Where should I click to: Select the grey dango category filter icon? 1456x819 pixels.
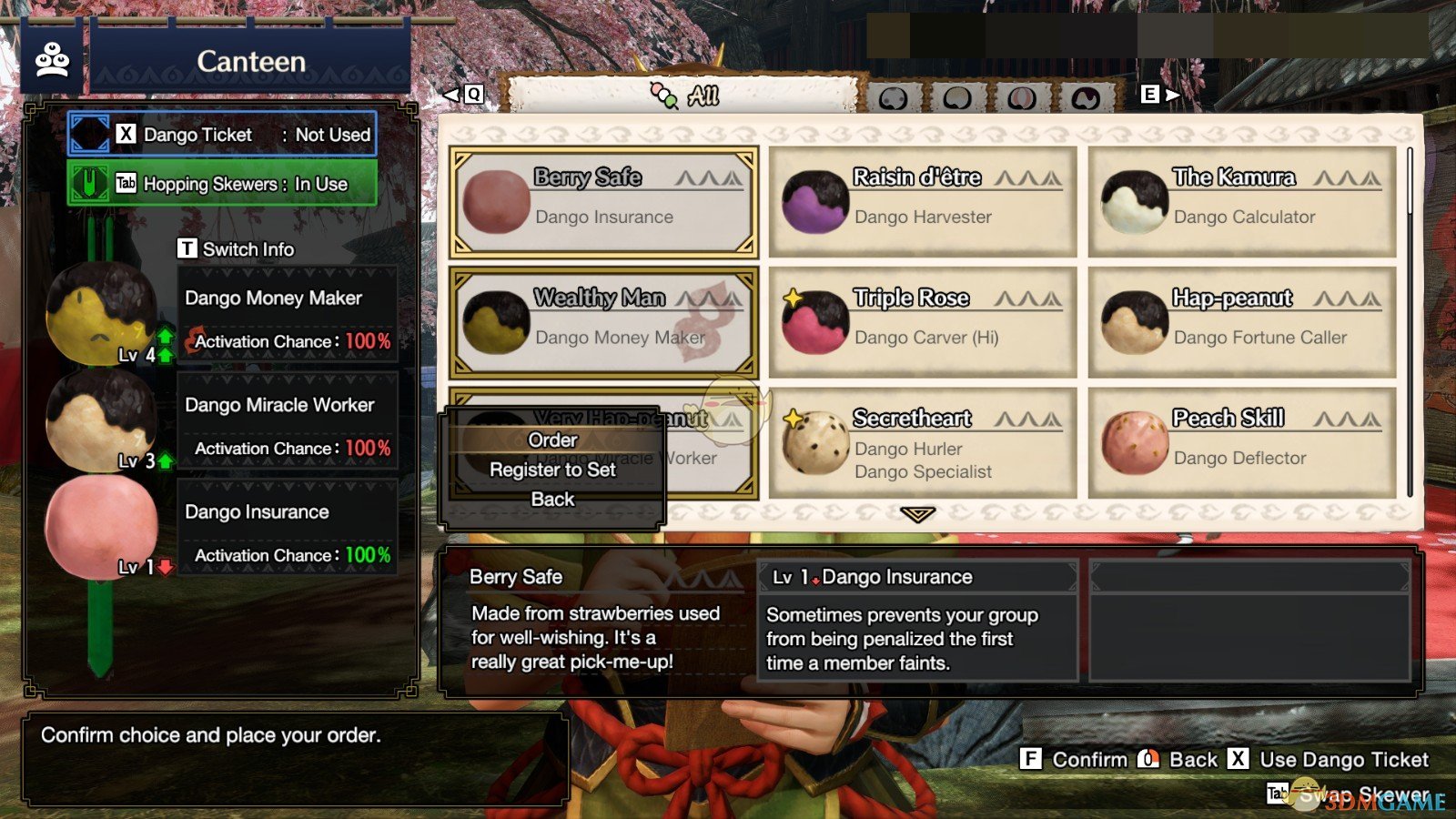click(x=894, y=96)
